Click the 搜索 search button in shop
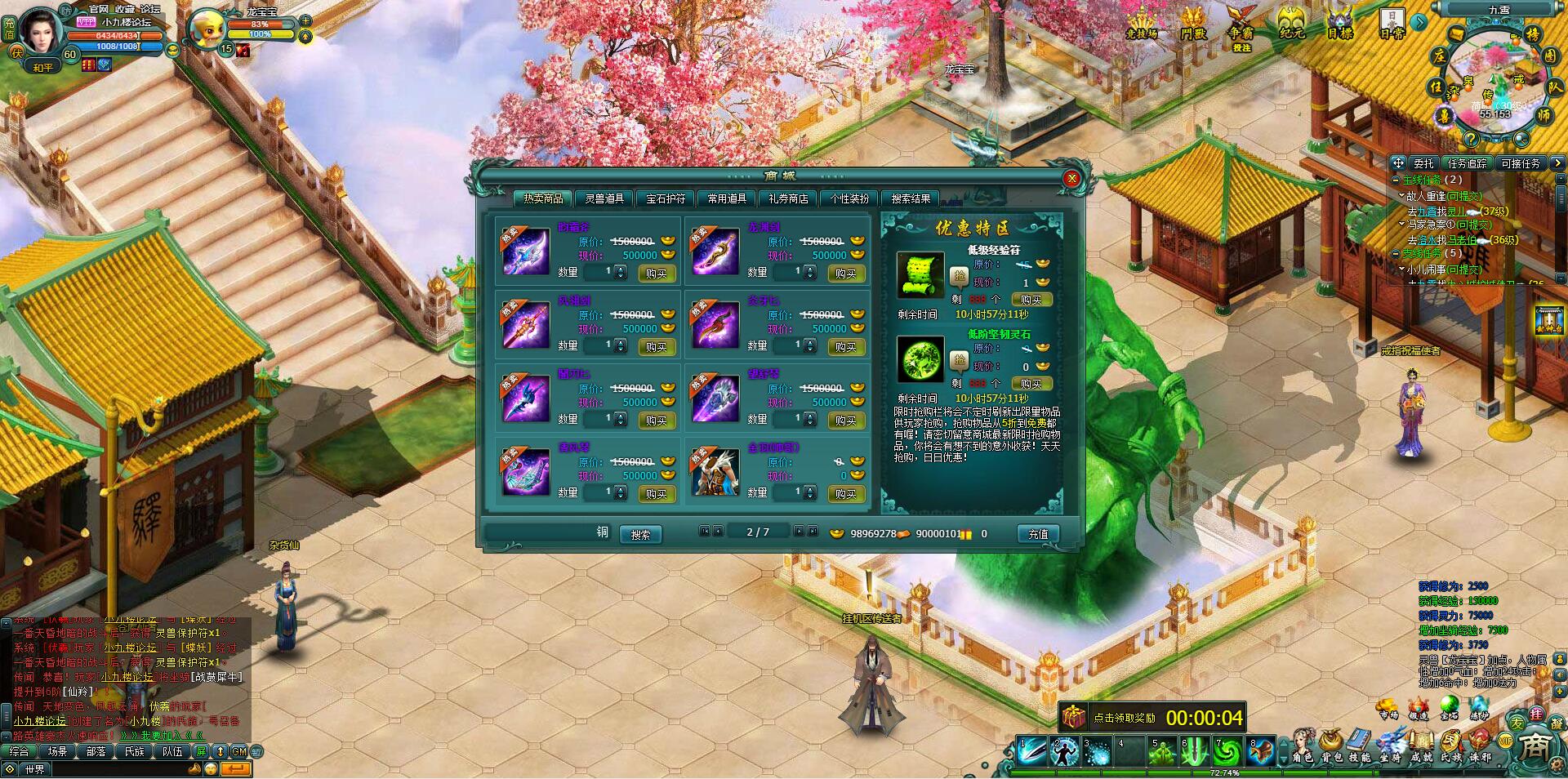The image size is (1568, 779). (640, 535)
